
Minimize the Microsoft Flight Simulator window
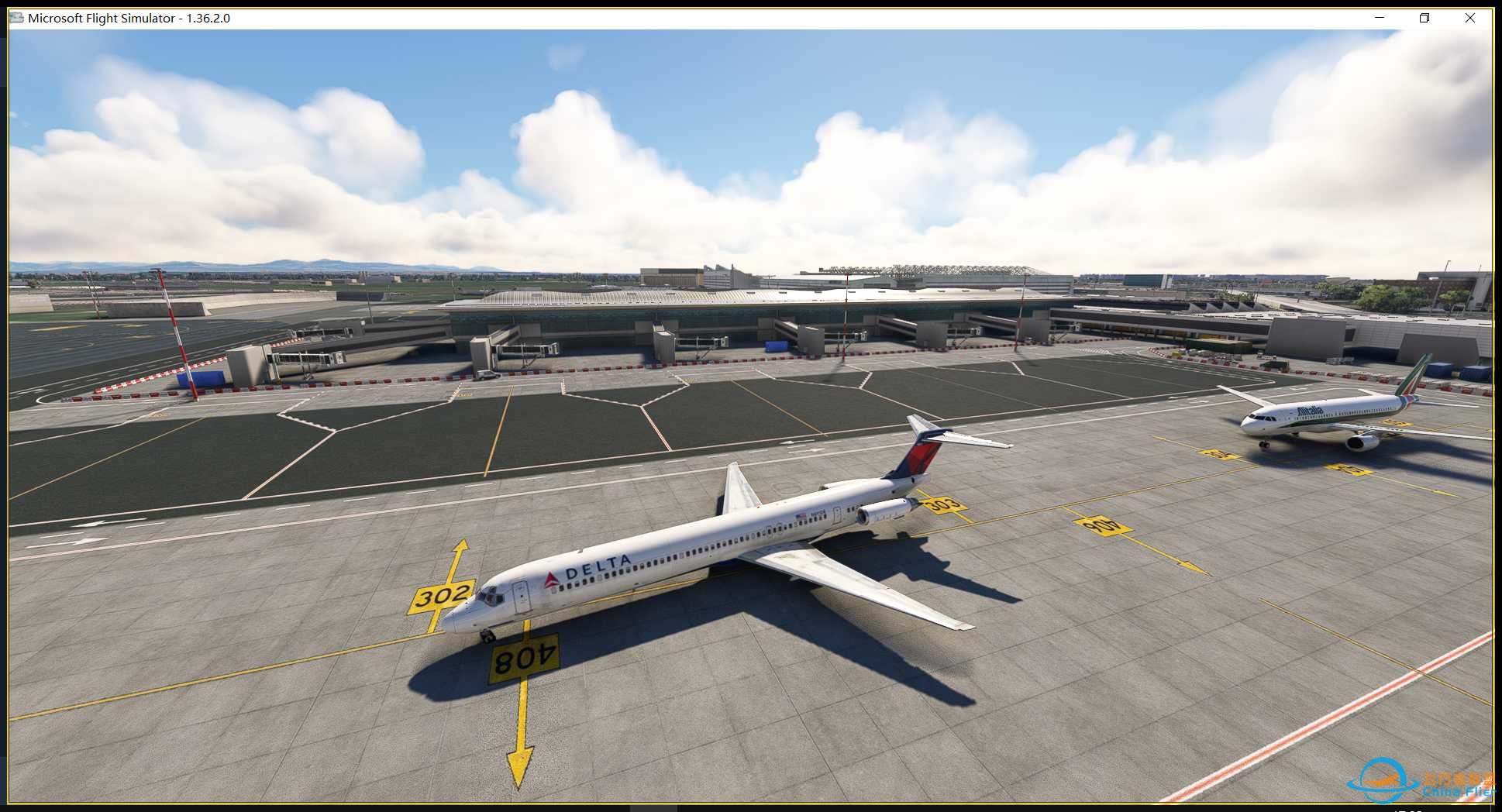[x=1378, y=17]
